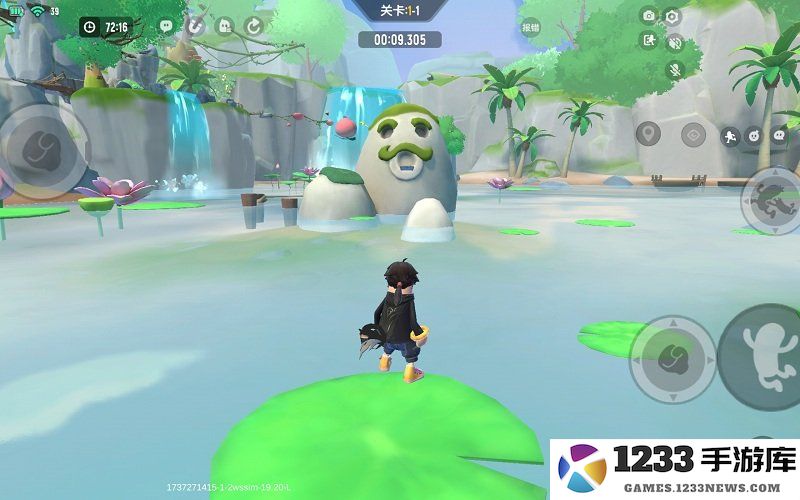Open the hexagon settings menu
This screenshot has height=500, width=800.
coord(672,16)
